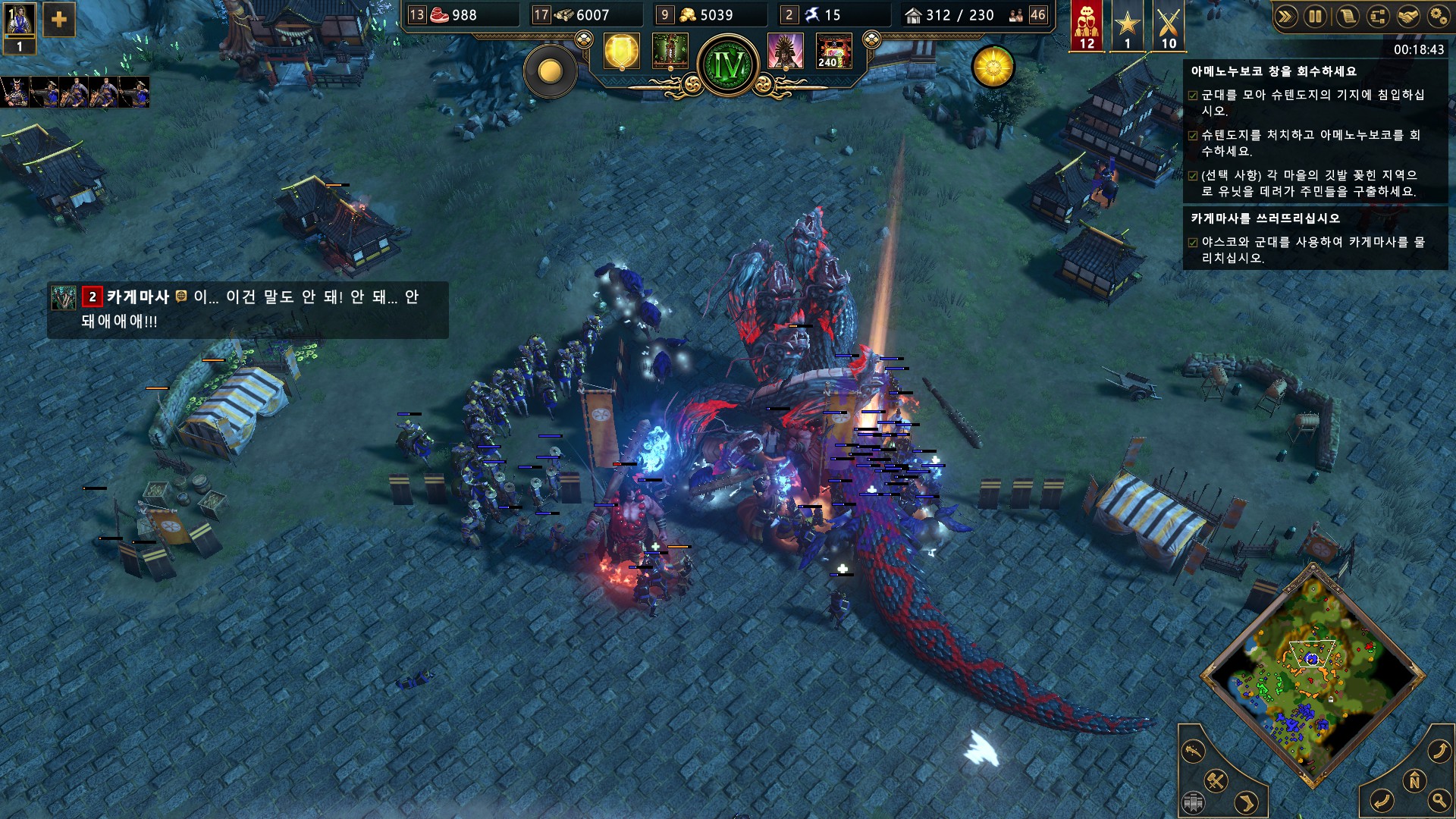The width and height of the screenshot is (1456, 819).
Task: Click the glowing golden sun medallion
Action: (x=993, y=67)
